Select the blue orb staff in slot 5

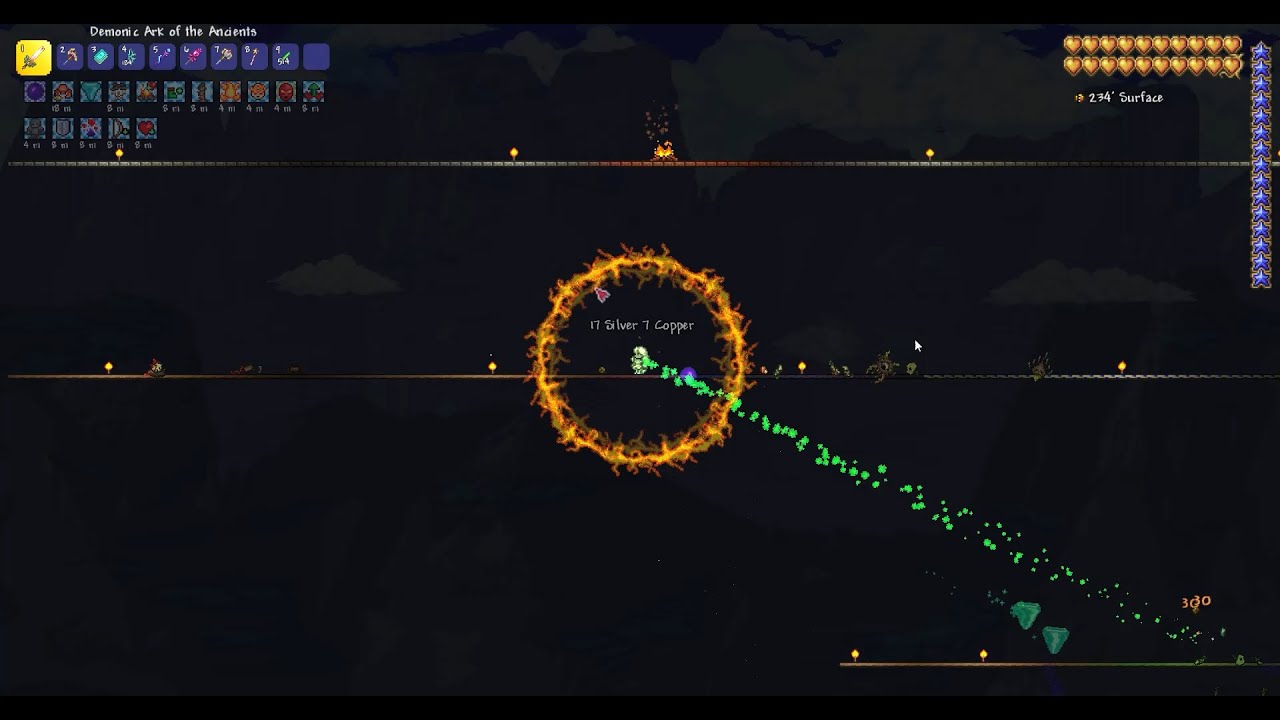pos(162,57)
